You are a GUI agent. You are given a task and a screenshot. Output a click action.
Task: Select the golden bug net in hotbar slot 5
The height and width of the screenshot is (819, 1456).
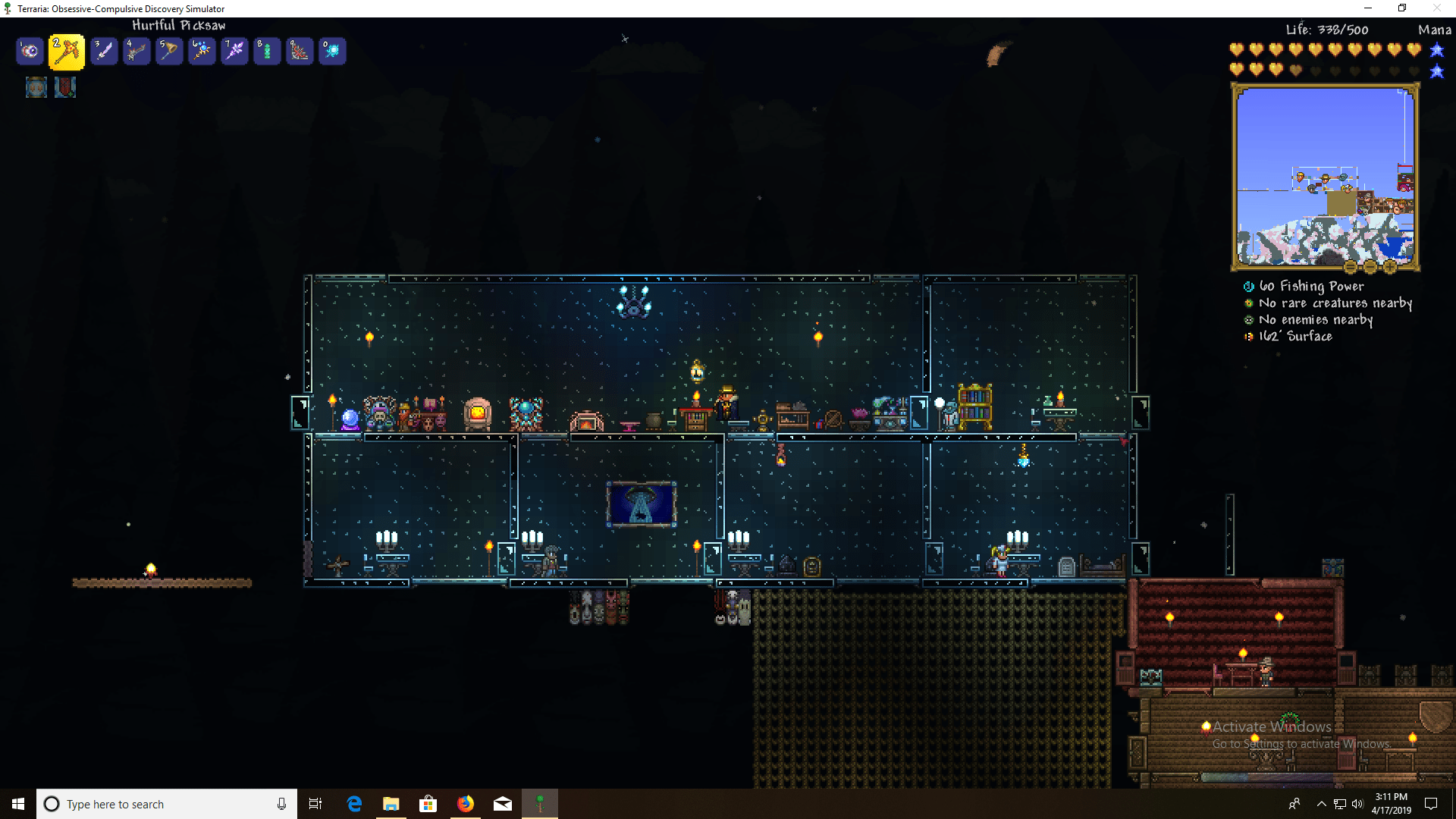point(169,51)
